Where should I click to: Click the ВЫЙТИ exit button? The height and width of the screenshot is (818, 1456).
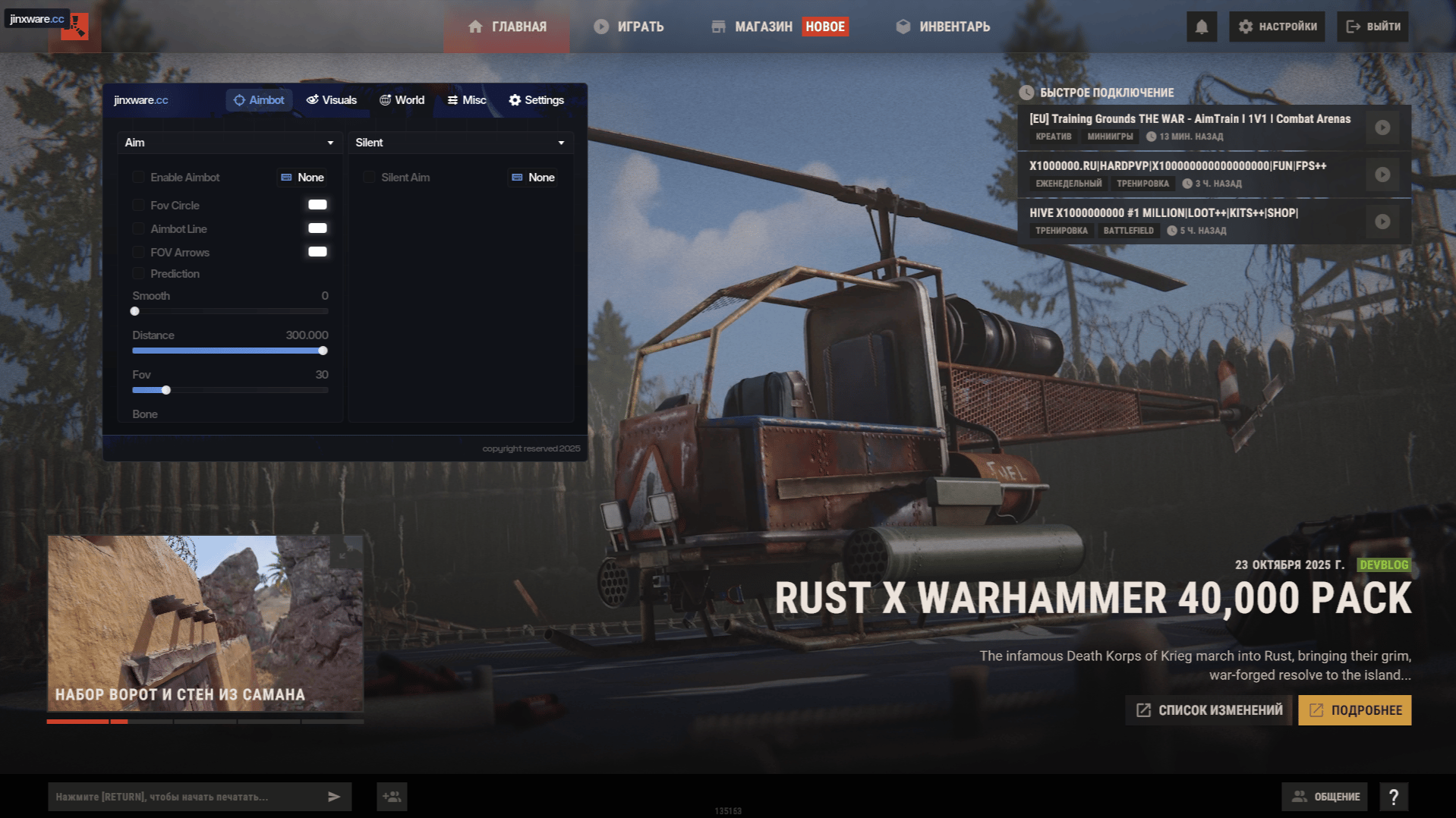(1372, 27)
